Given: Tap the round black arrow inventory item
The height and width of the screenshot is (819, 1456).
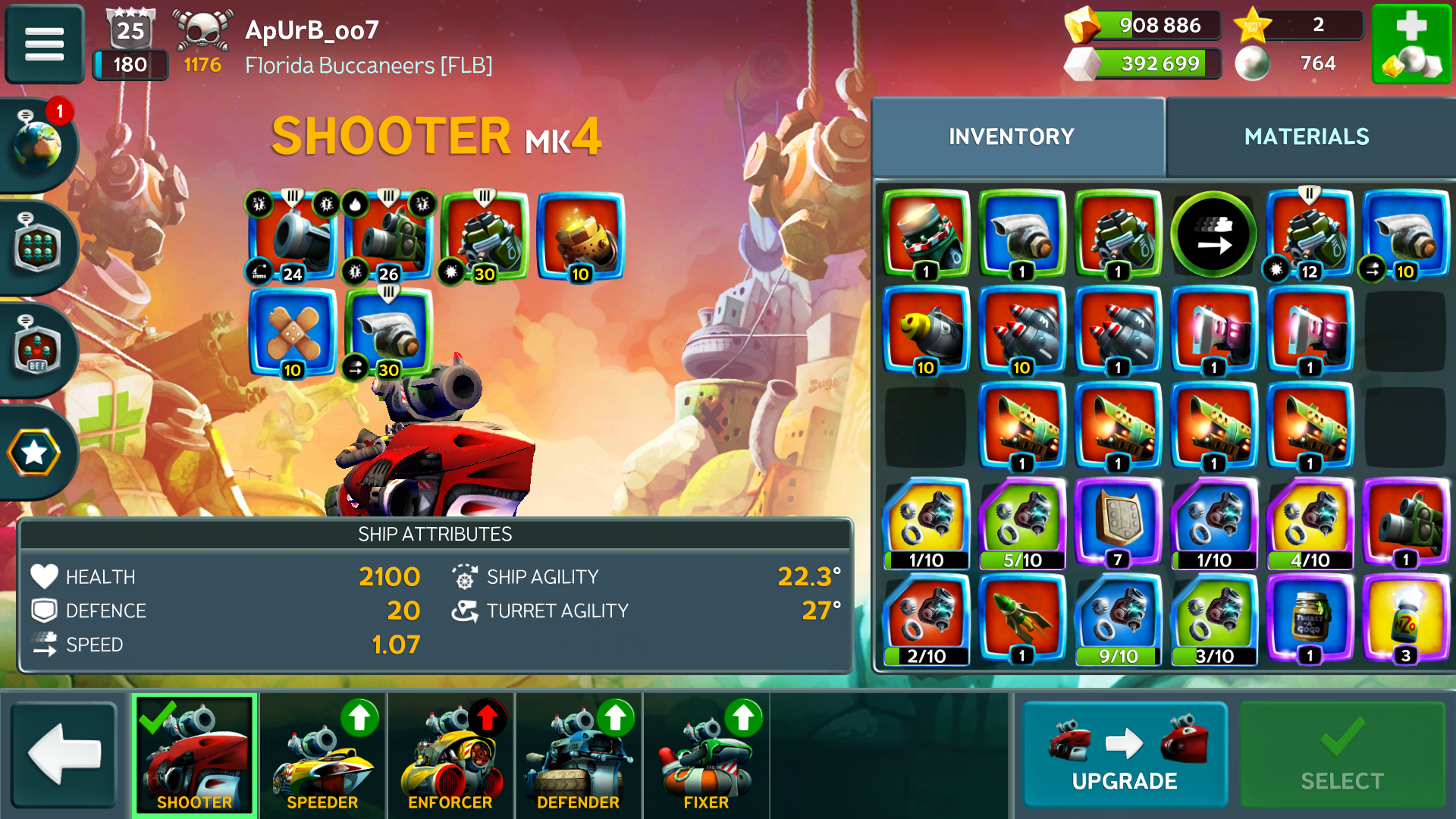Looking at the screenshot, I should 1213,234.
